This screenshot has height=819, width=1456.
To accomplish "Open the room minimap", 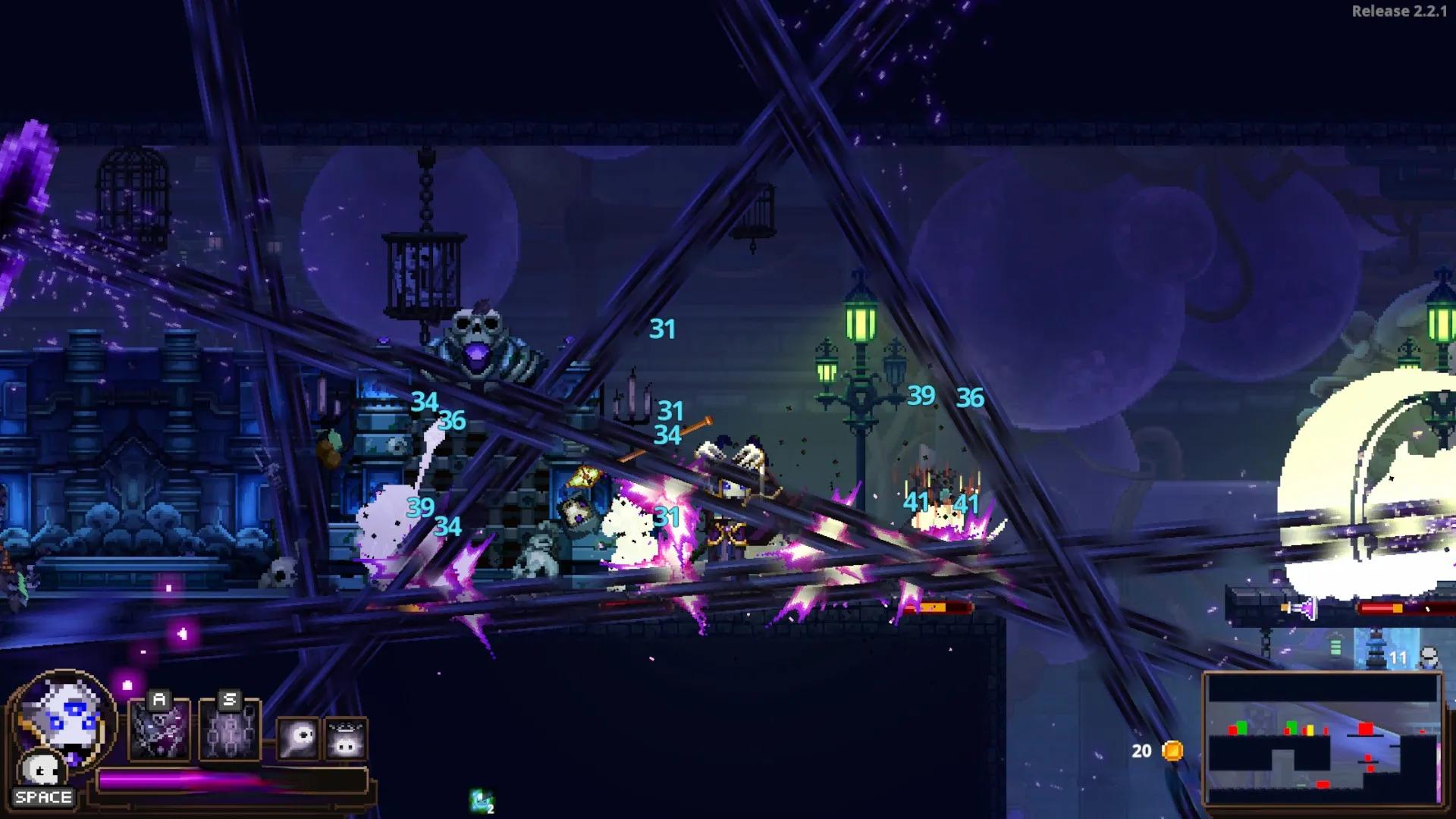I will [1323, 739].
